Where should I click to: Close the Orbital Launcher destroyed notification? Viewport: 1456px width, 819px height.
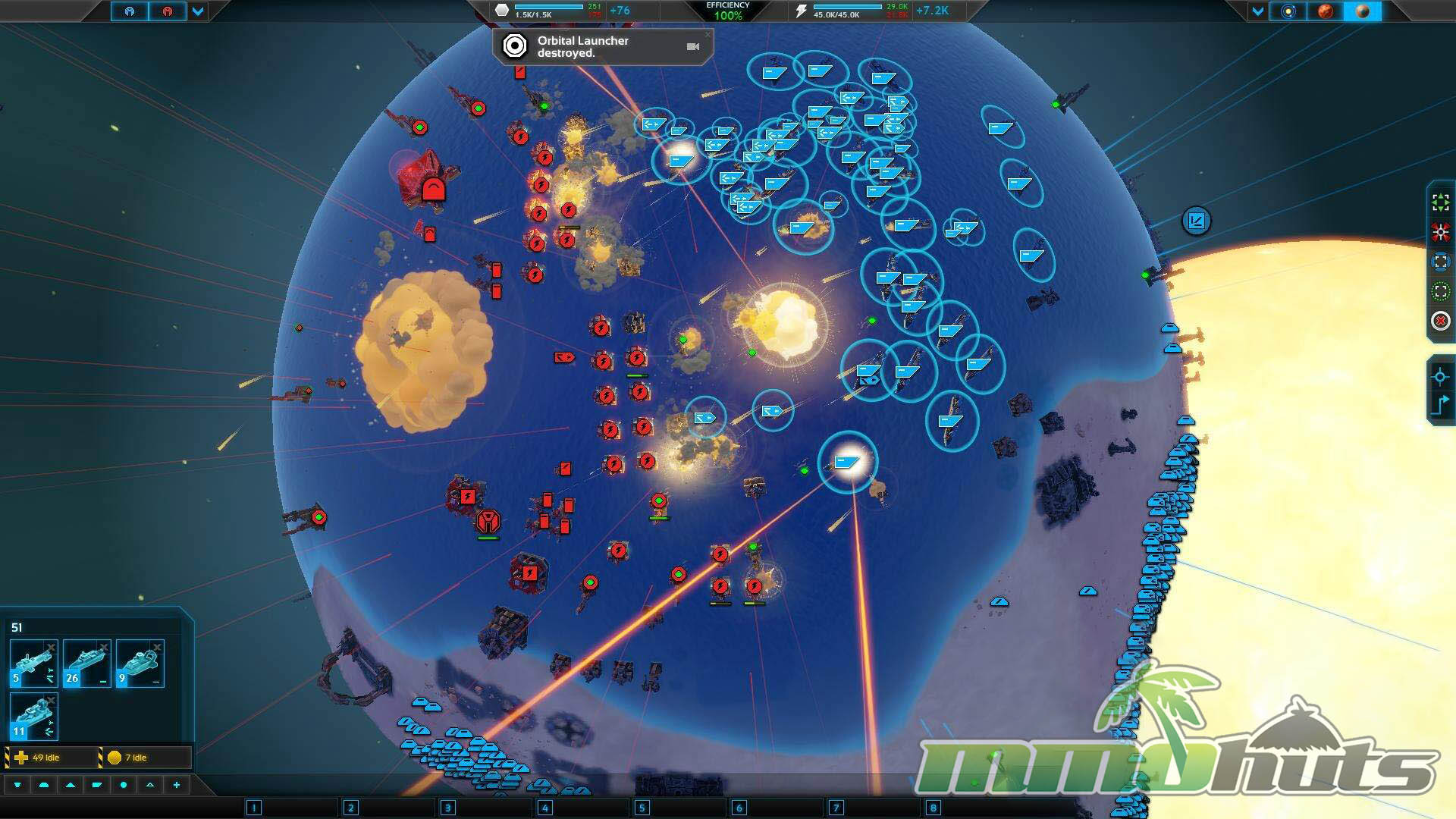708,34
